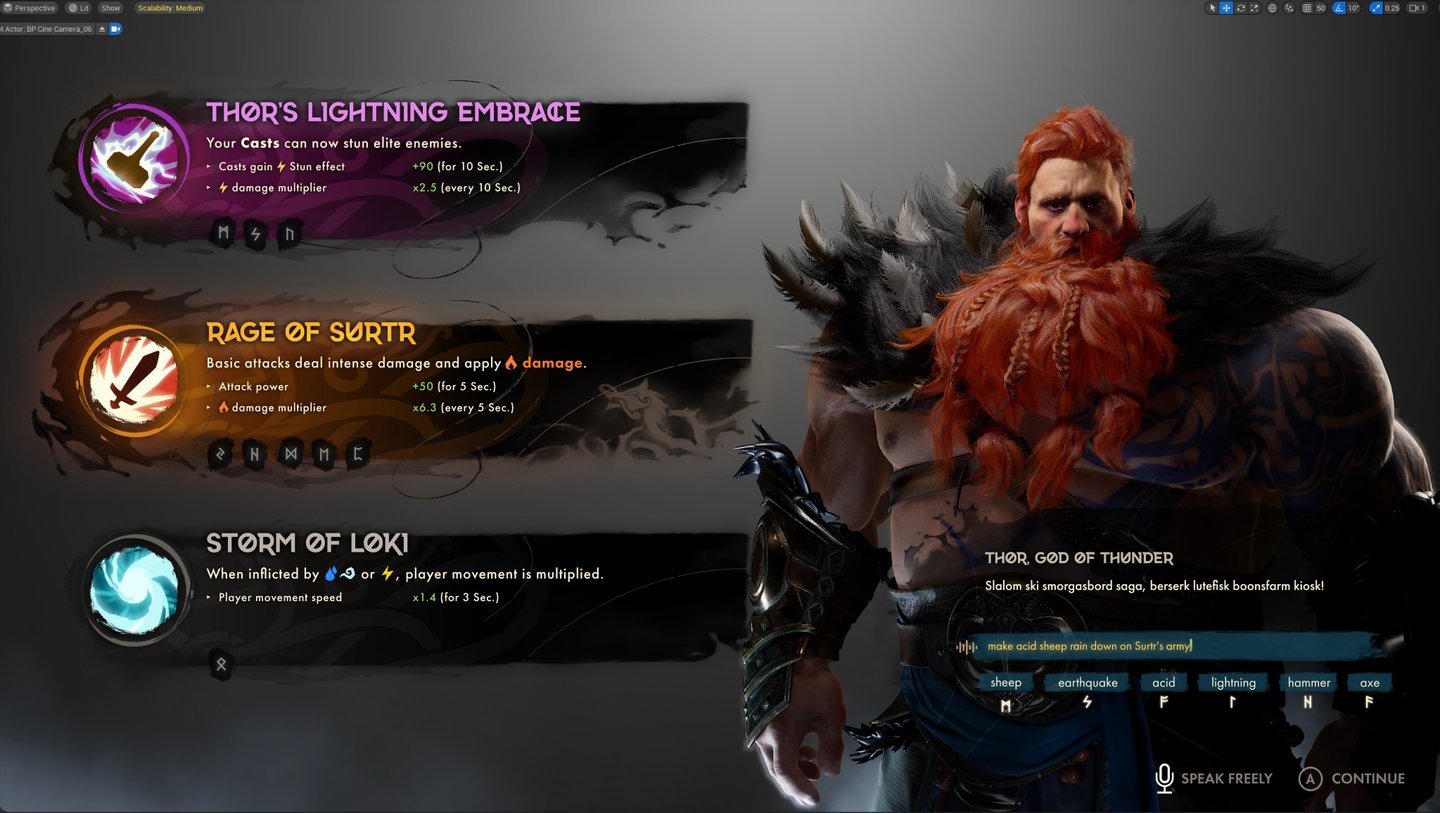Choose the Thor's Lightning Embrace boon
1440x813 pixels.
(x=393, y=112)
